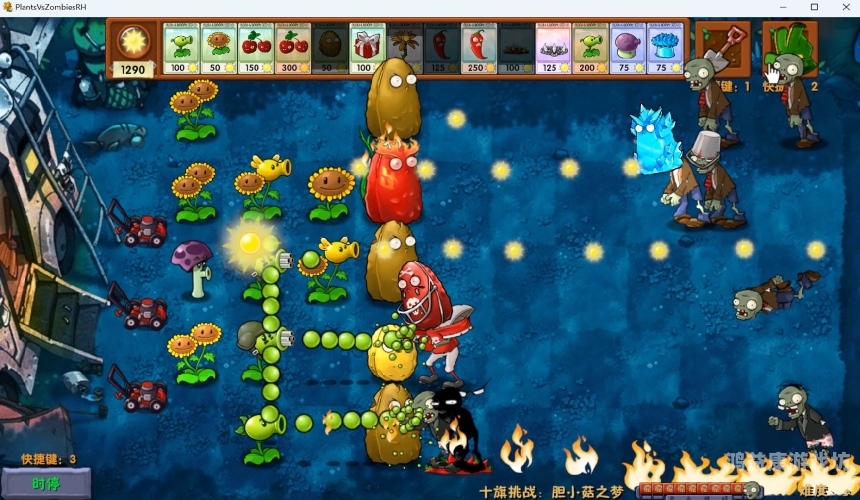Choose the blue Ice-shroom seed card
Image resolution: width=860 pixels, height=500 pixels.
(664, 49)
